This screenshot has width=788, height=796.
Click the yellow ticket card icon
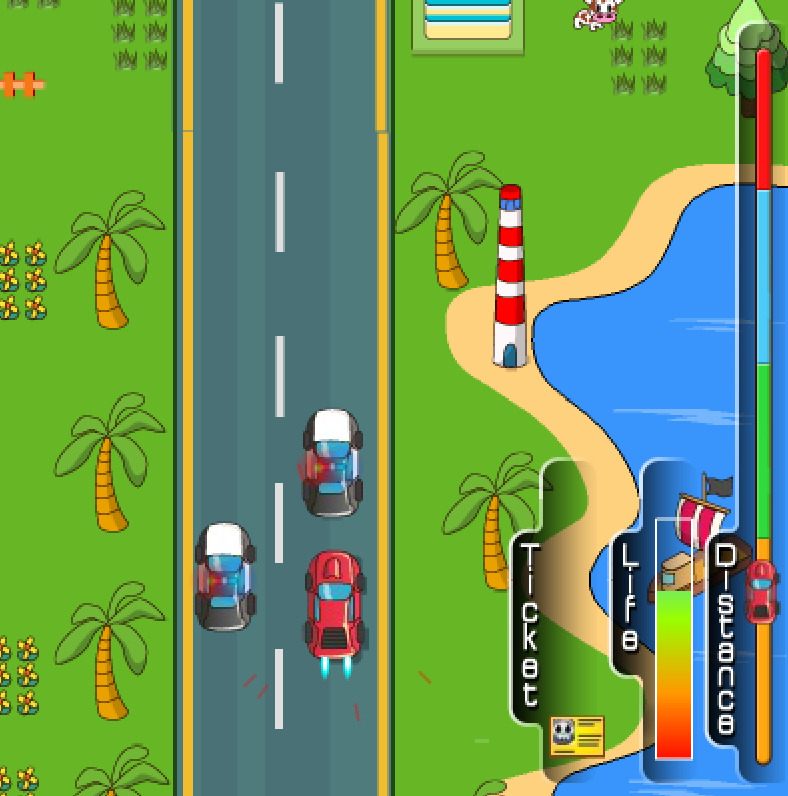[577, 736]
